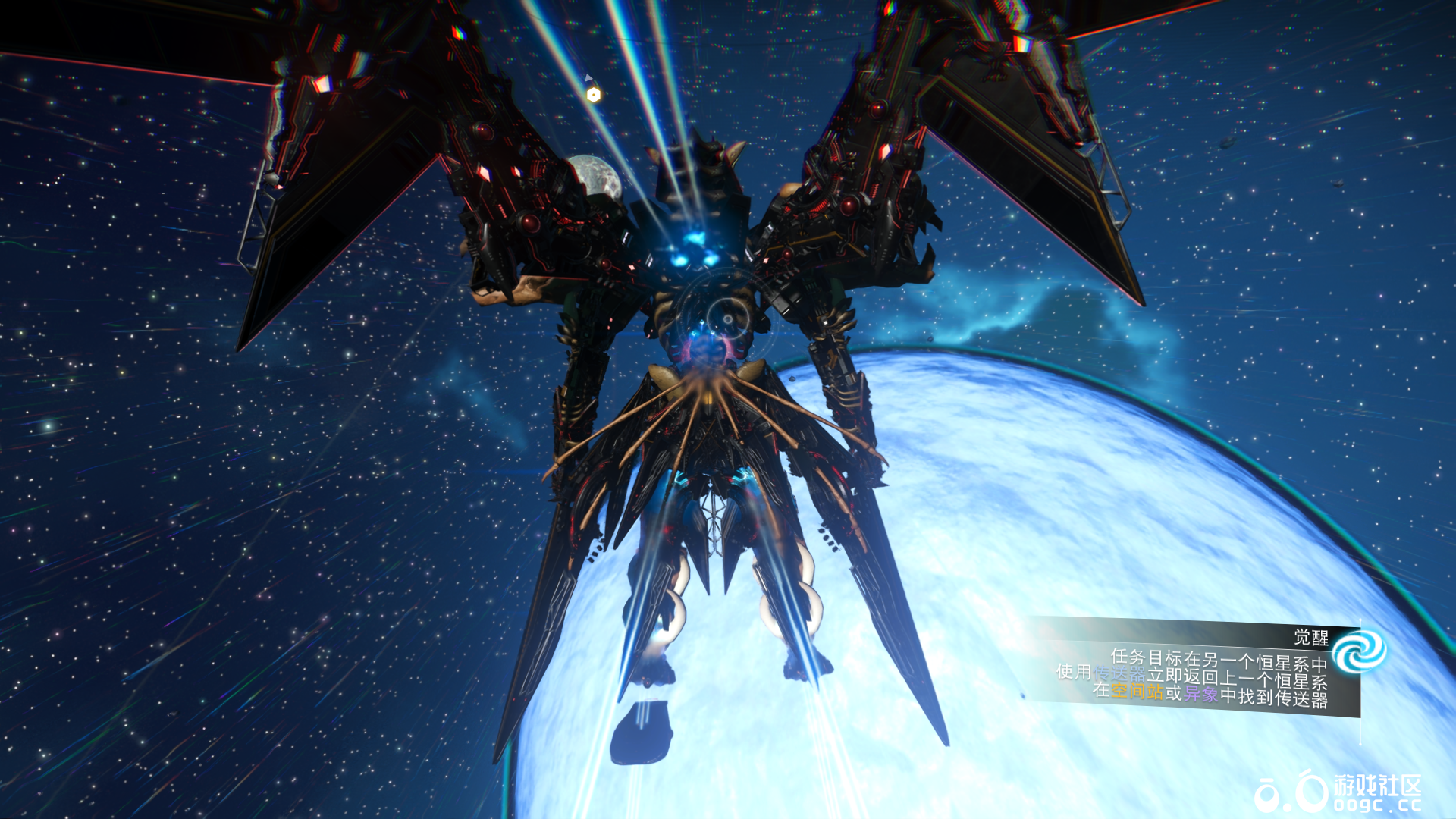Open the oogc.cc watermark logo

[1338, 793]
